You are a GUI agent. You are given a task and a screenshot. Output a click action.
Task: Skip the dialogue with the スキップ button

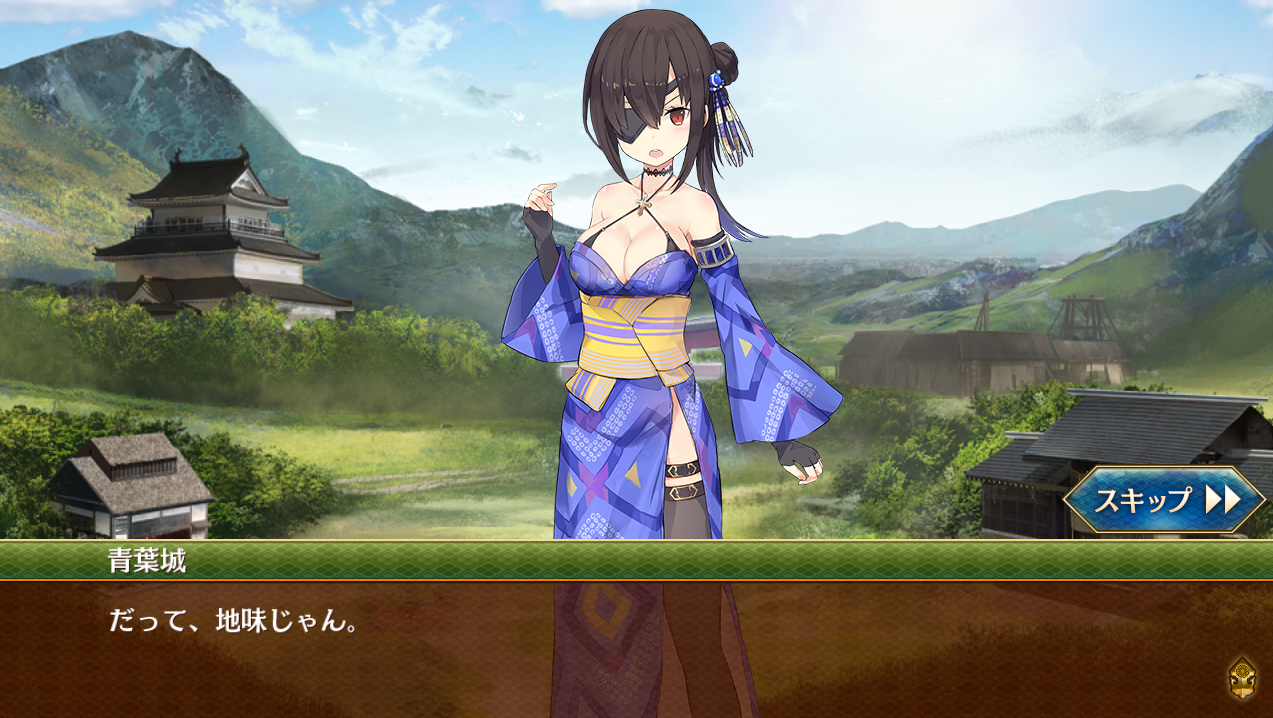pyautogui.click(x=1164, y=499)
